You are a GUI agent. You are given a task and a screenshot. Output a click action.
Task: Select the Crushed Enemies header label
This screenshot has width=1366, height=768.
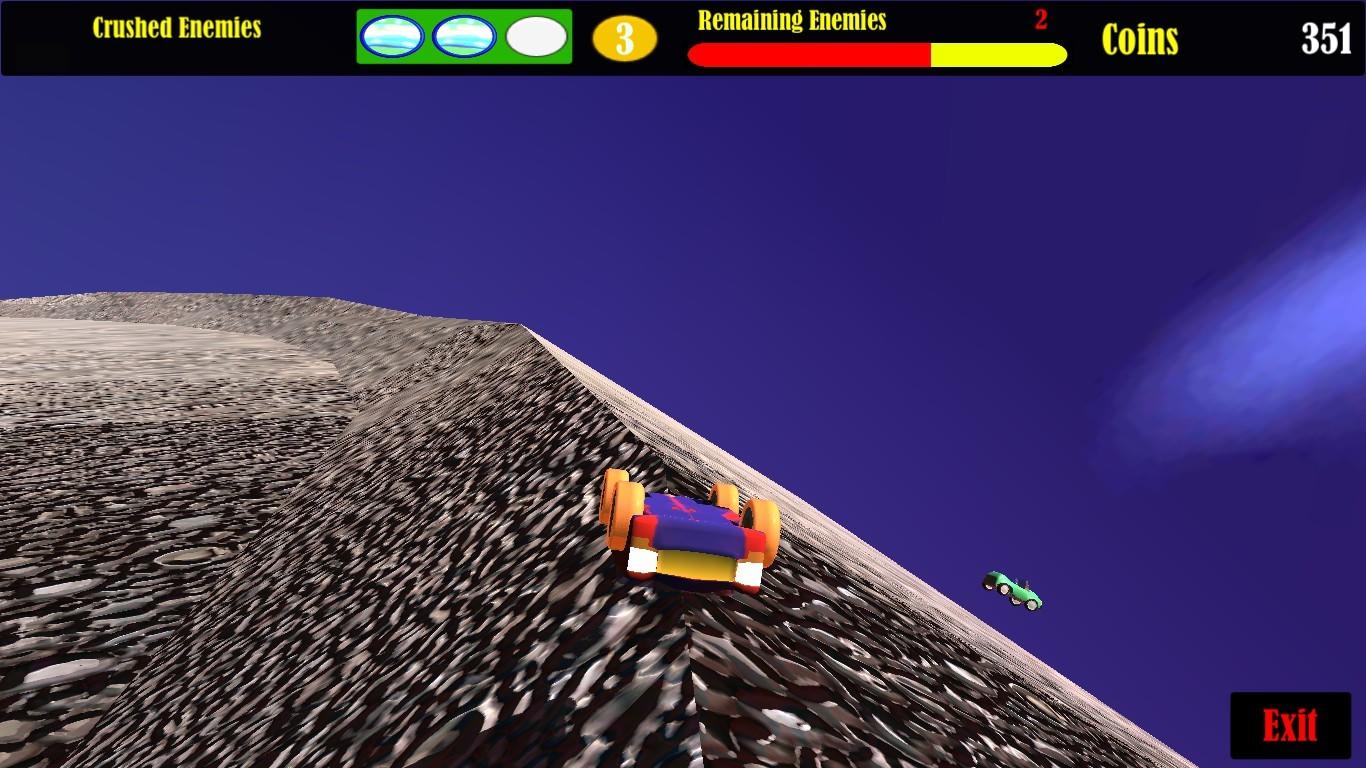point(178,27)
